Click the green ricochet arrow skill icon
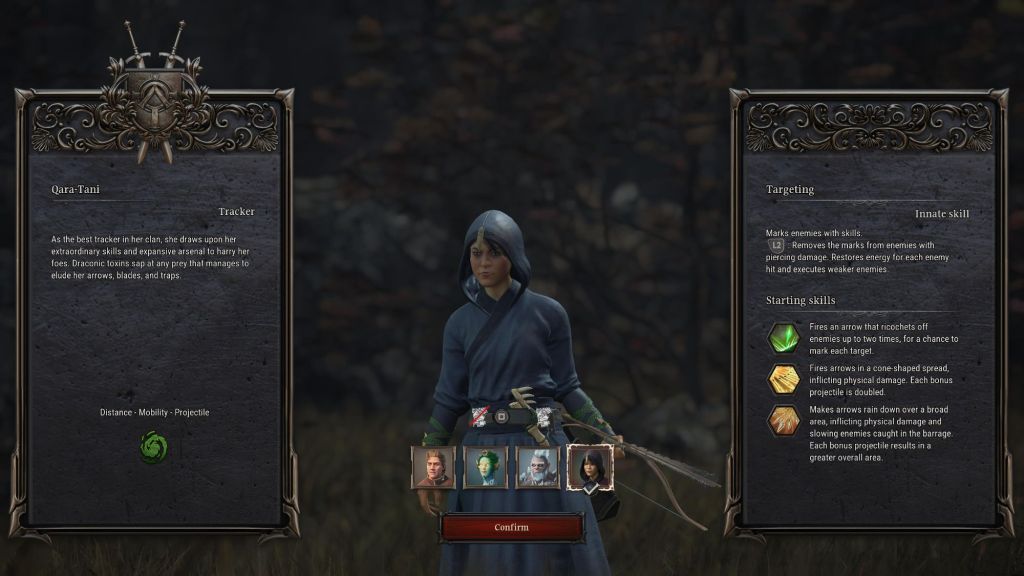This screenshot has width=1024, height=576. (x=783, y=338)
